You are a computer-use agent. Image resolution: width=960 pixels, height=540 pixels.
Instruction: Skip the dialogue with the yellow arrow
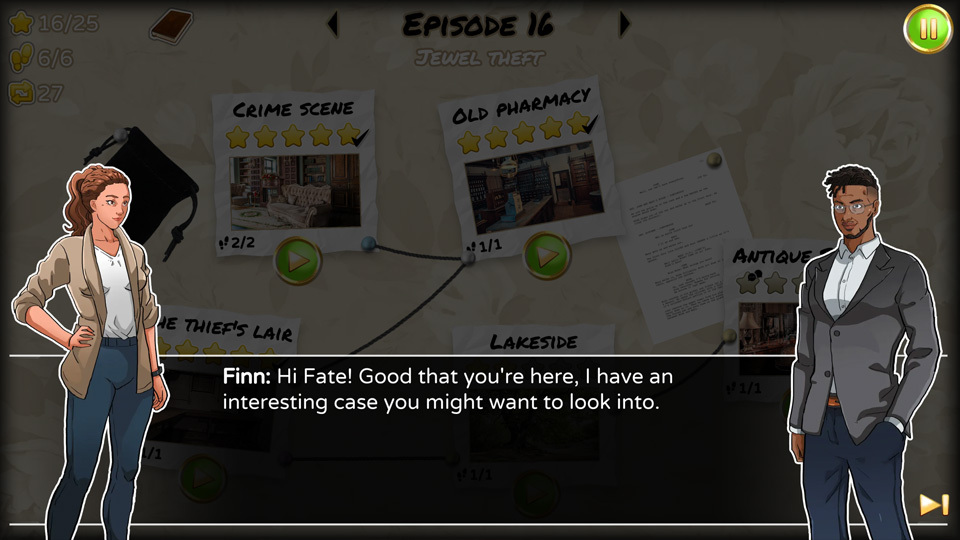tap(933, 505)
